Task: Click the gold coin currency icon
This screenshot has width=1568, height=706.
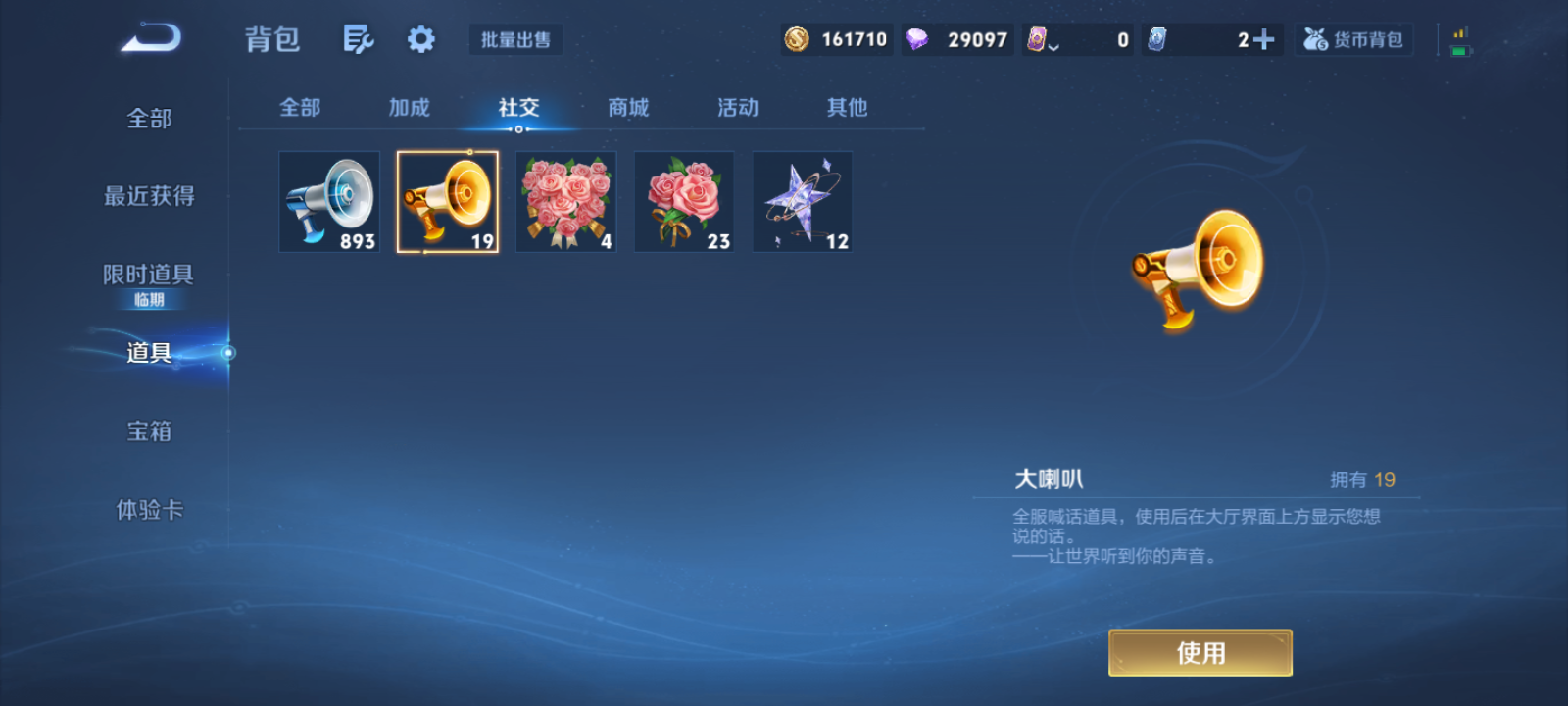Action: (x=796, y=39)
